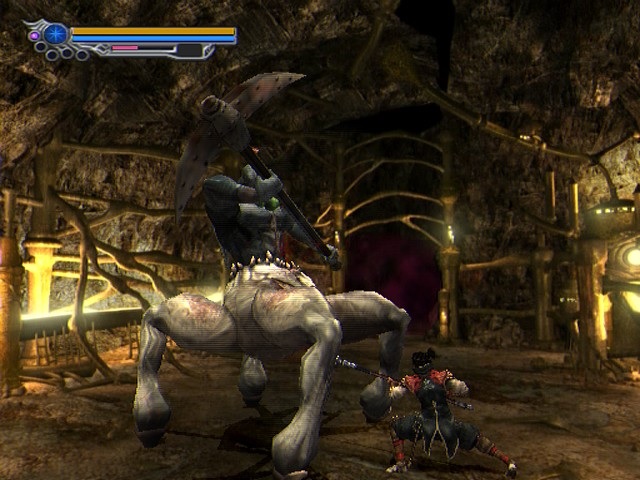Select the small purple soul orb
Viewport: 640px width, 480px height.
coord(35,36)
